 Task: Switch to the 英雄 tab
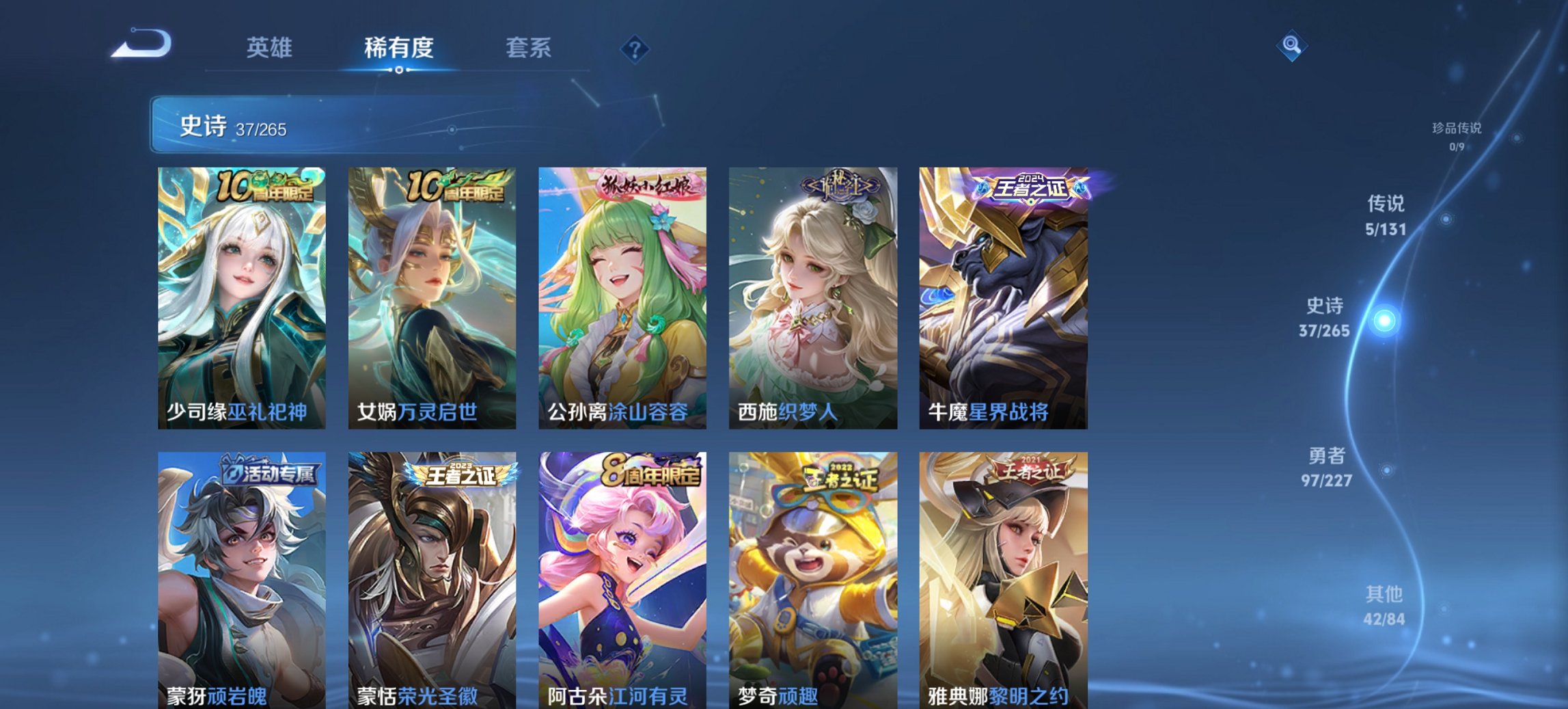pos(271,48)
